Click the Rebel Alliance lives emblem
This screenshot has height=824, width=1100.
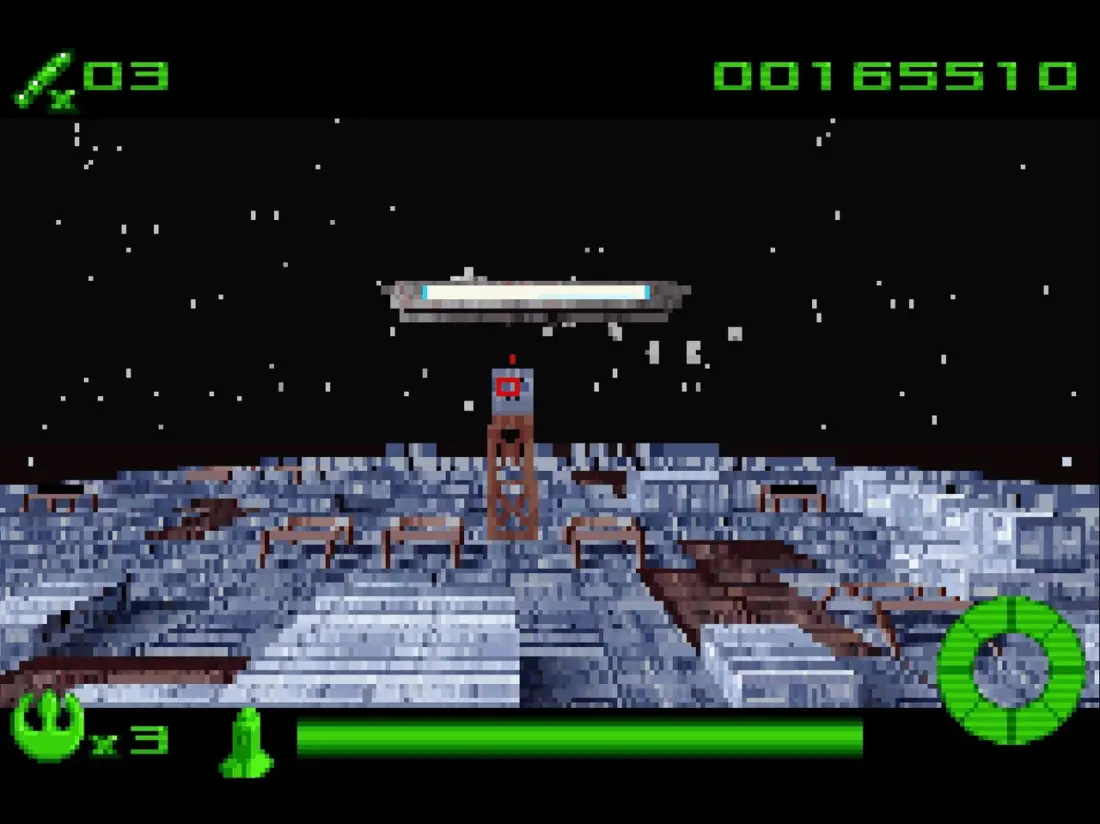click(x=47, y=725)
